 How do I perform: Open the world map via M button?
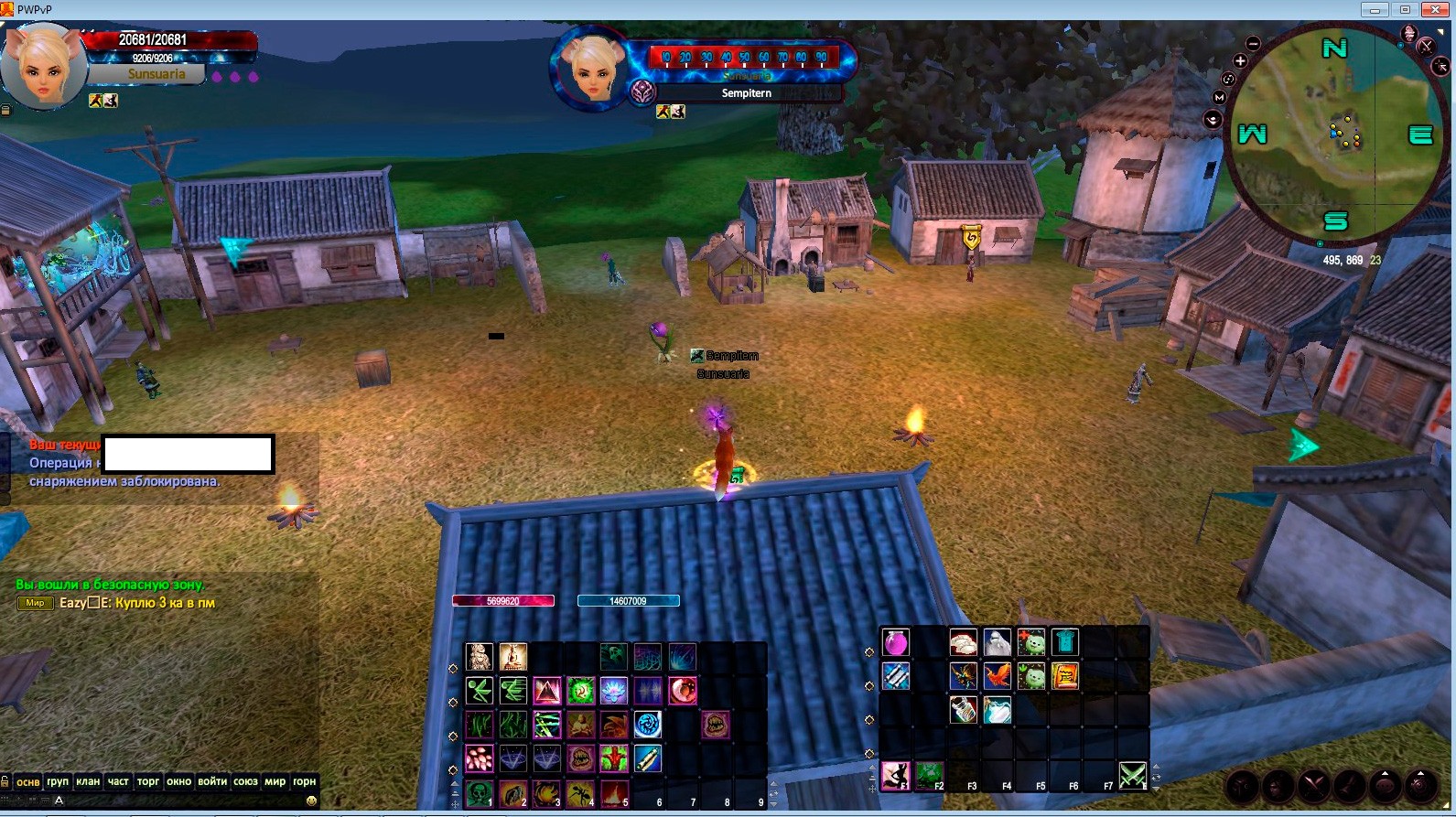point(1219,98)
